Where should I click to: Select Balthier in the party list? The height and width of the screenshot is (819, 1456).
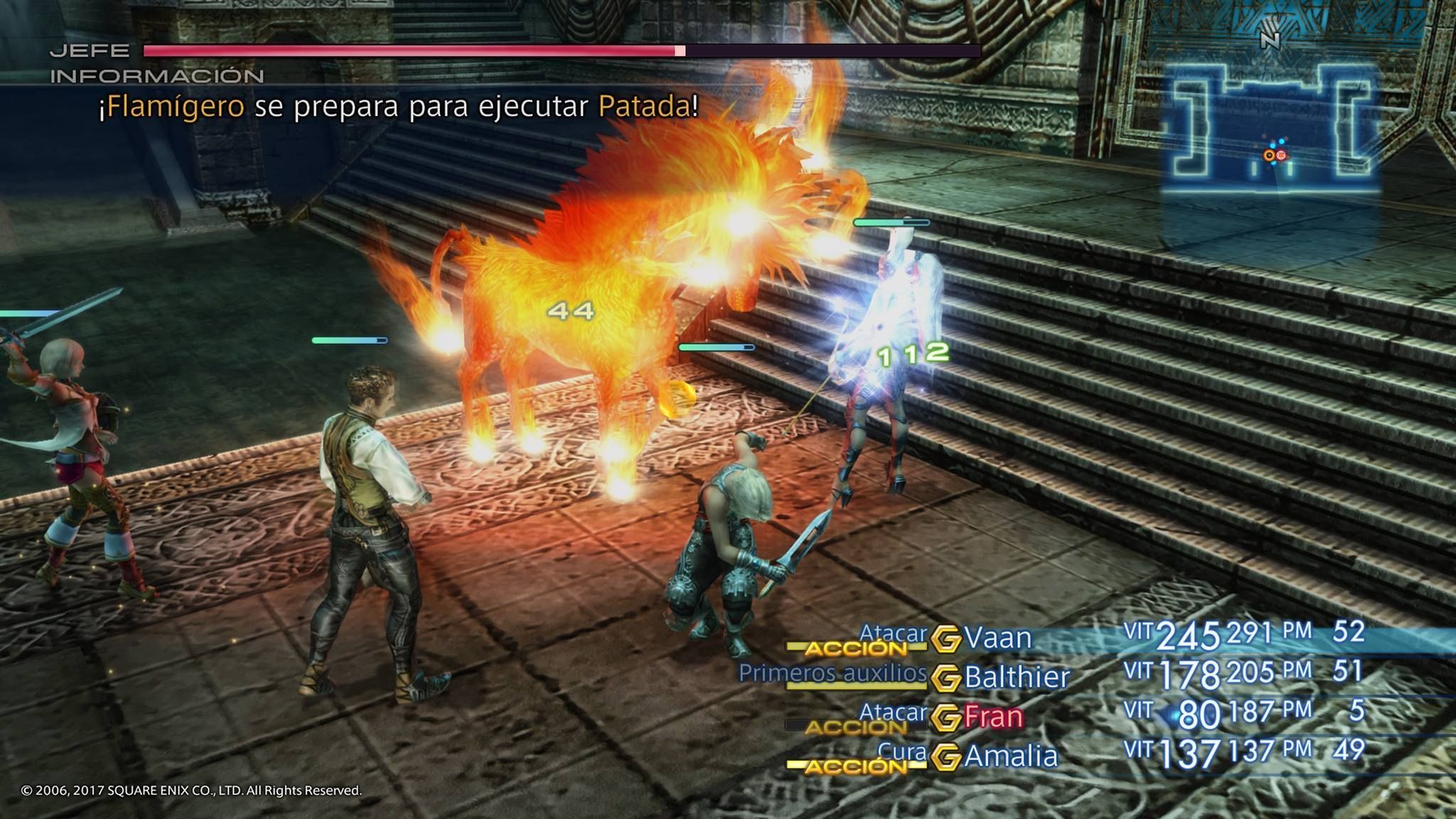pyautogui.click(x=1017, y=677)
